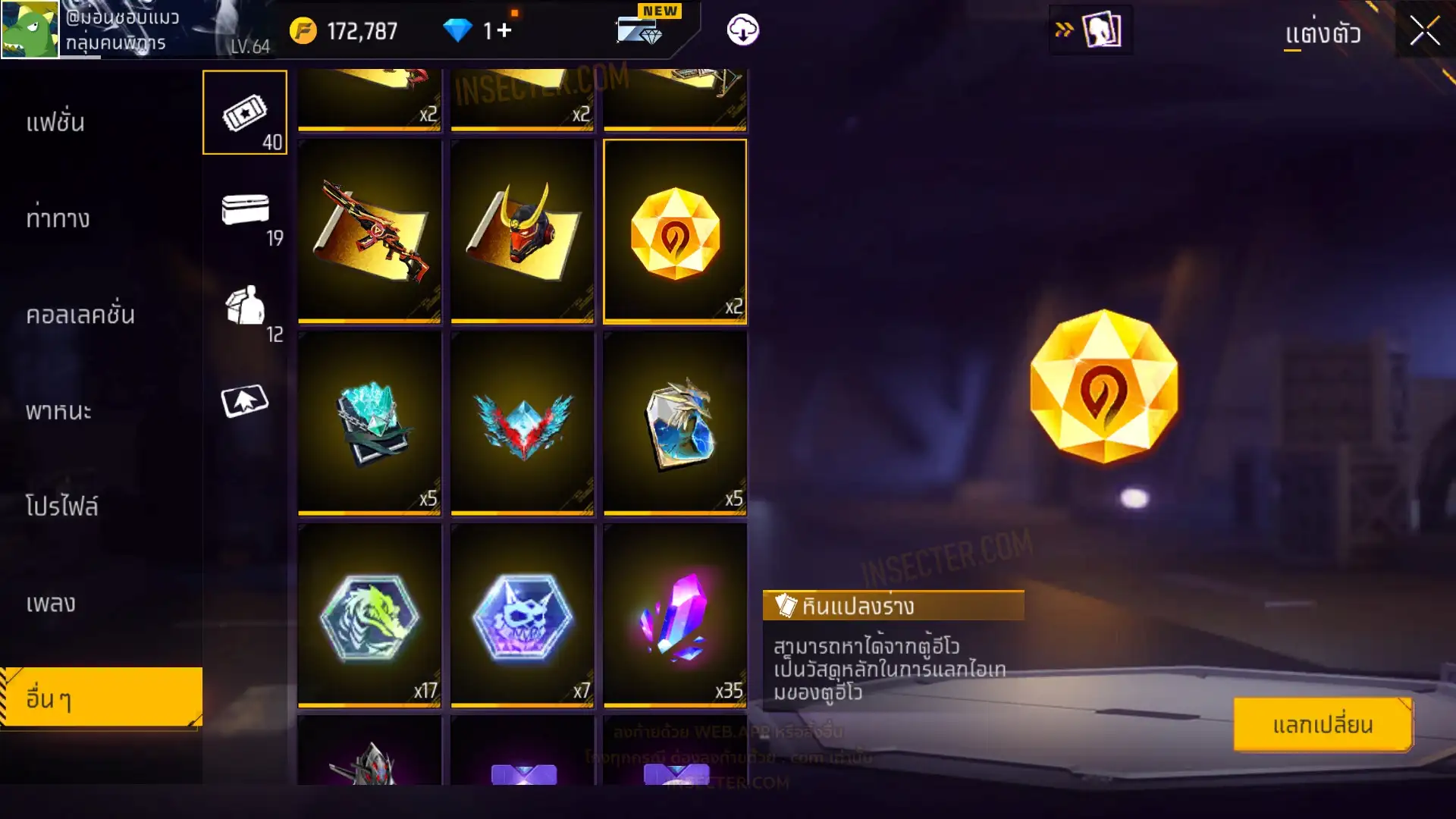Open the ท่าทาง category
Image resolution: width=1456 pixels, height=819 pixels.
(x=58, y=218)
